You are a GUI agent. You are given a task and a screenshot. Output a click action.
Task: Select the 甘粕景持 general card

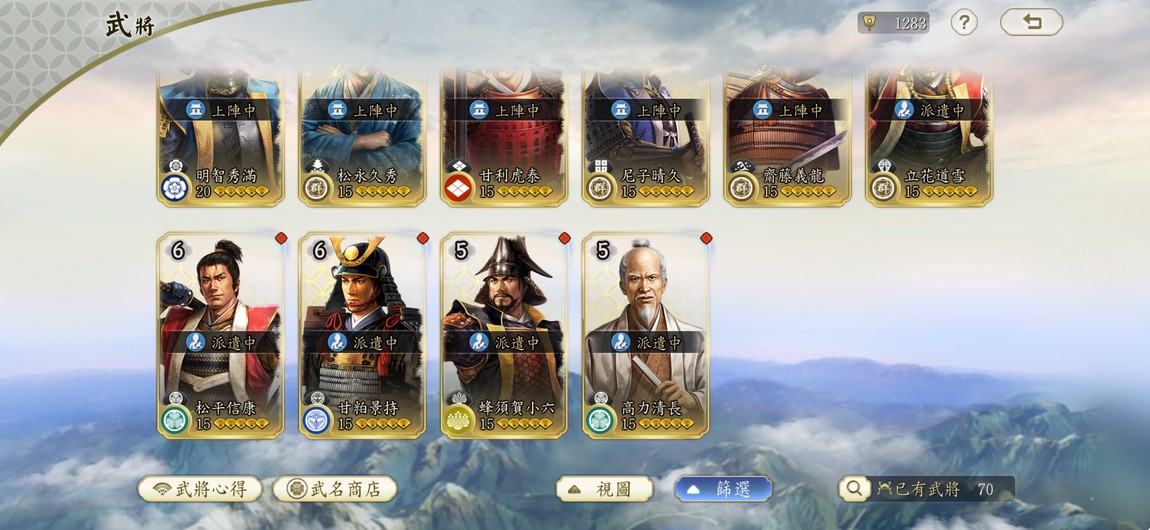pyautogui.click(x=362, y=335)
